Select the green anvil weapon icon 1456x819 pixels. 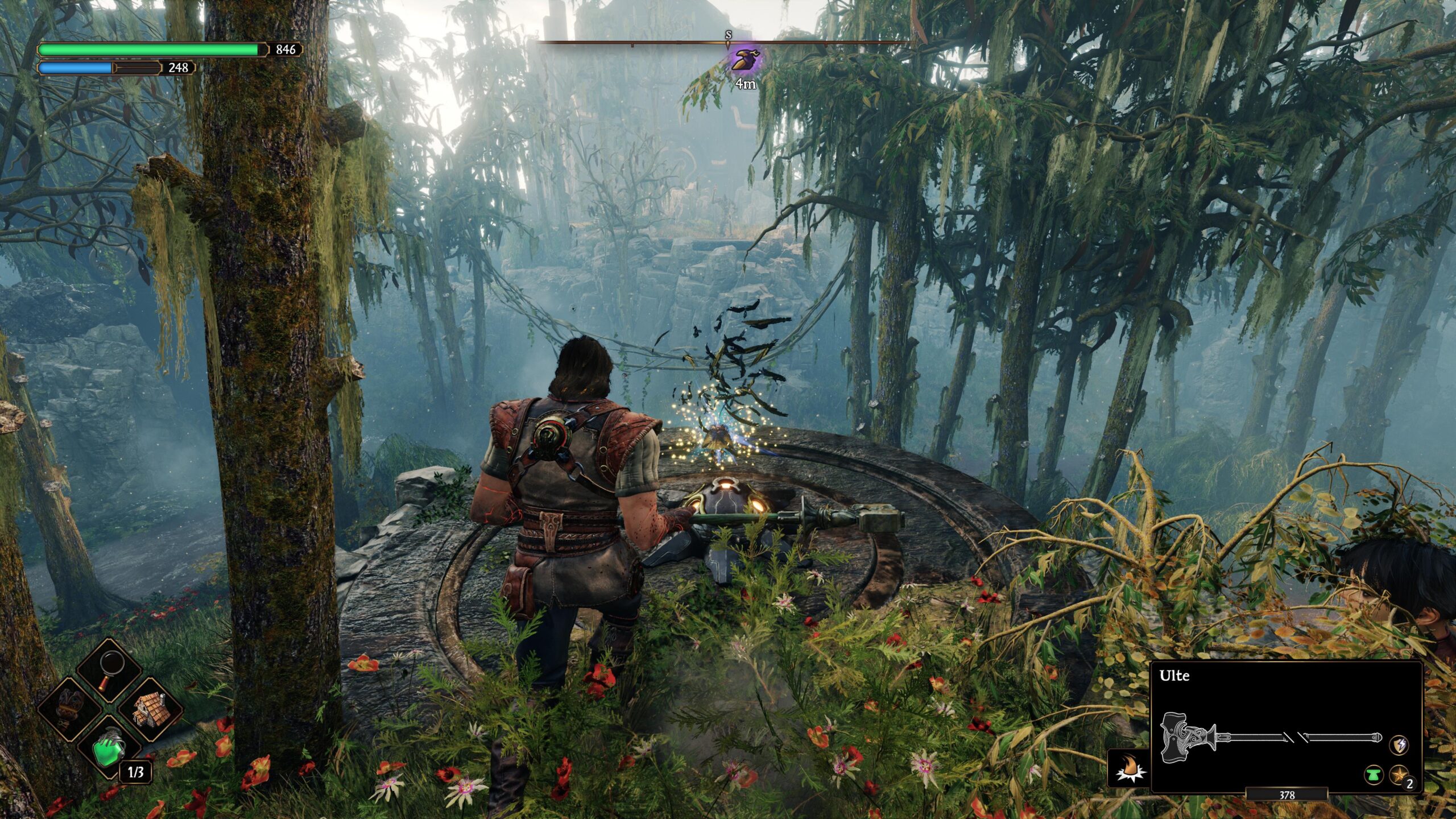click(1374, 775)
